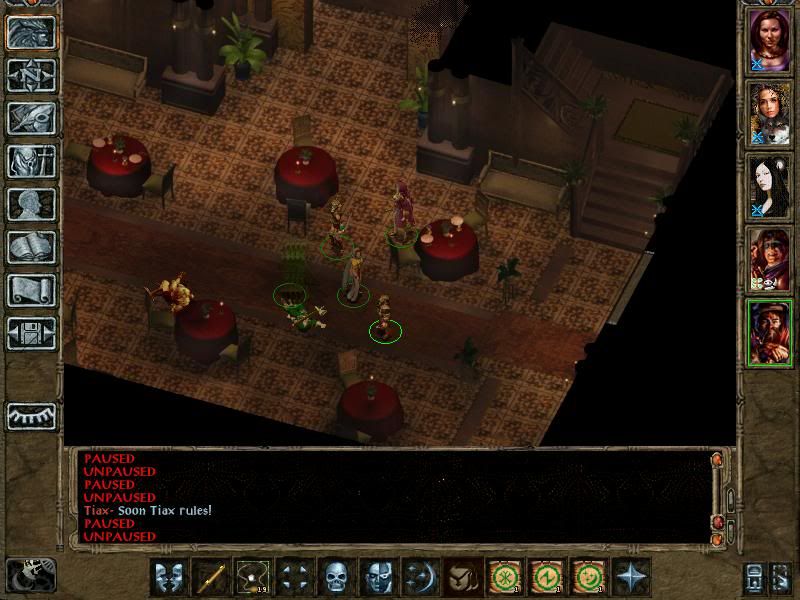The height and width of the screenshot is (600, 800).
Task: Activate the wand quick weapon slot
Action: (211, 577)
